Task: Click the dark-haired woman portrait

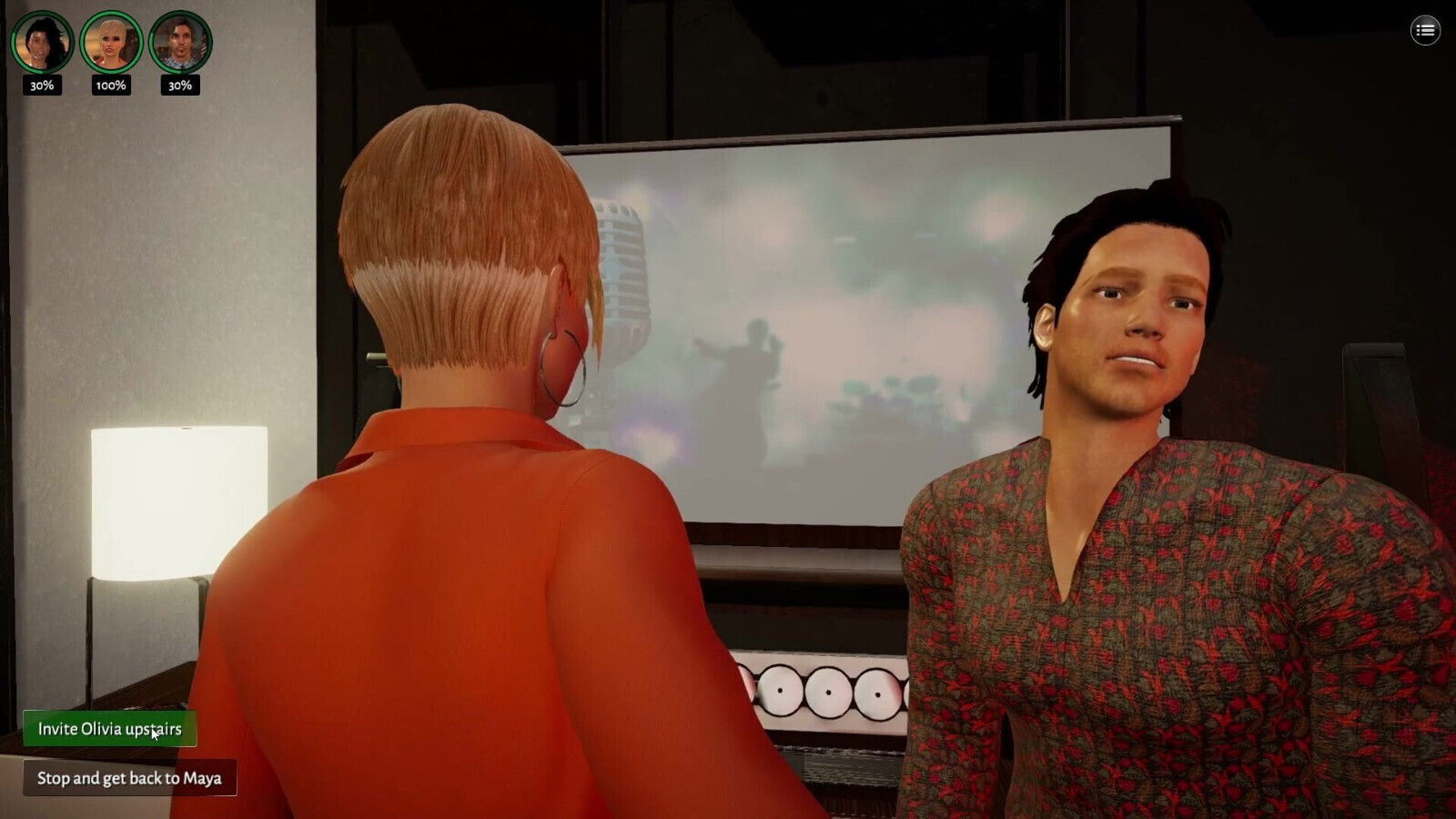Action: coord(42,42)
